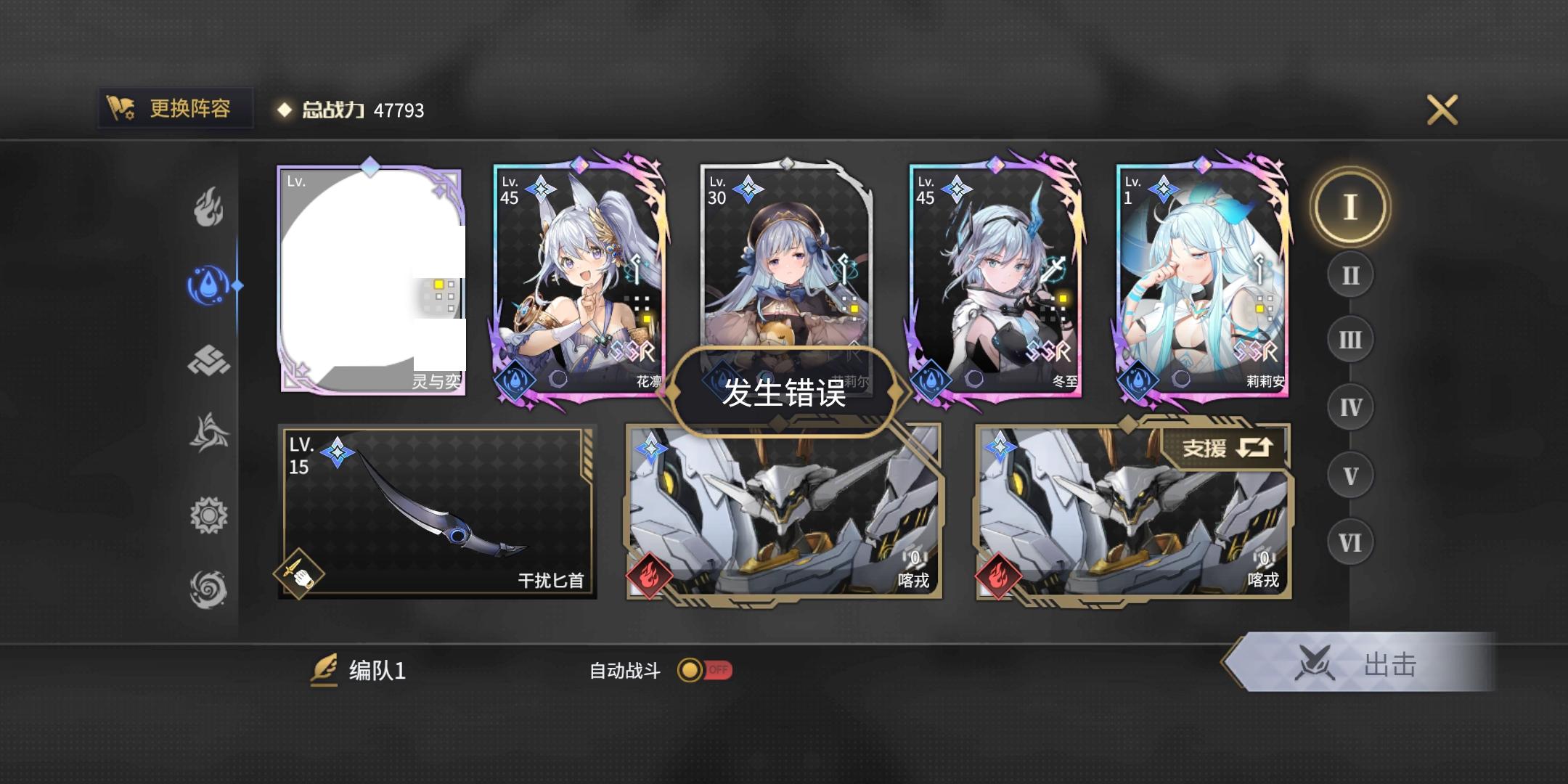
Task: Select the wind element filter icon
Action: (208, 431)
